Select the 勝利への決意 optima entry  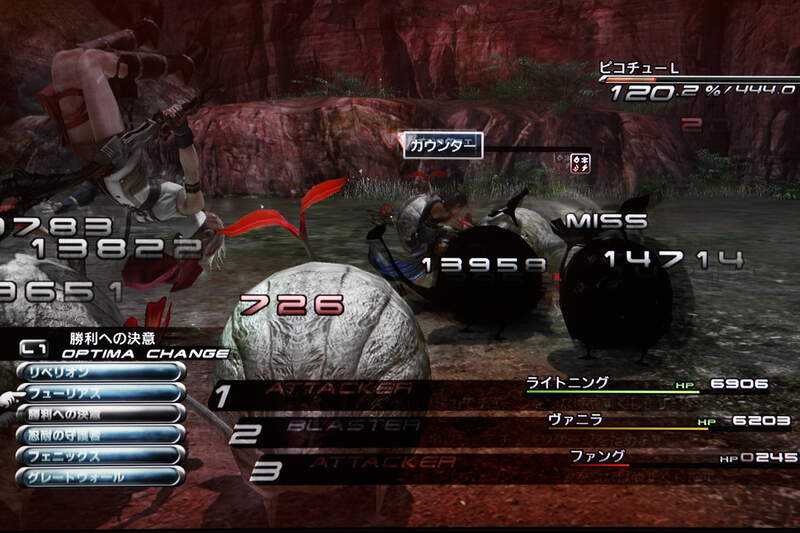pos(100,413)
